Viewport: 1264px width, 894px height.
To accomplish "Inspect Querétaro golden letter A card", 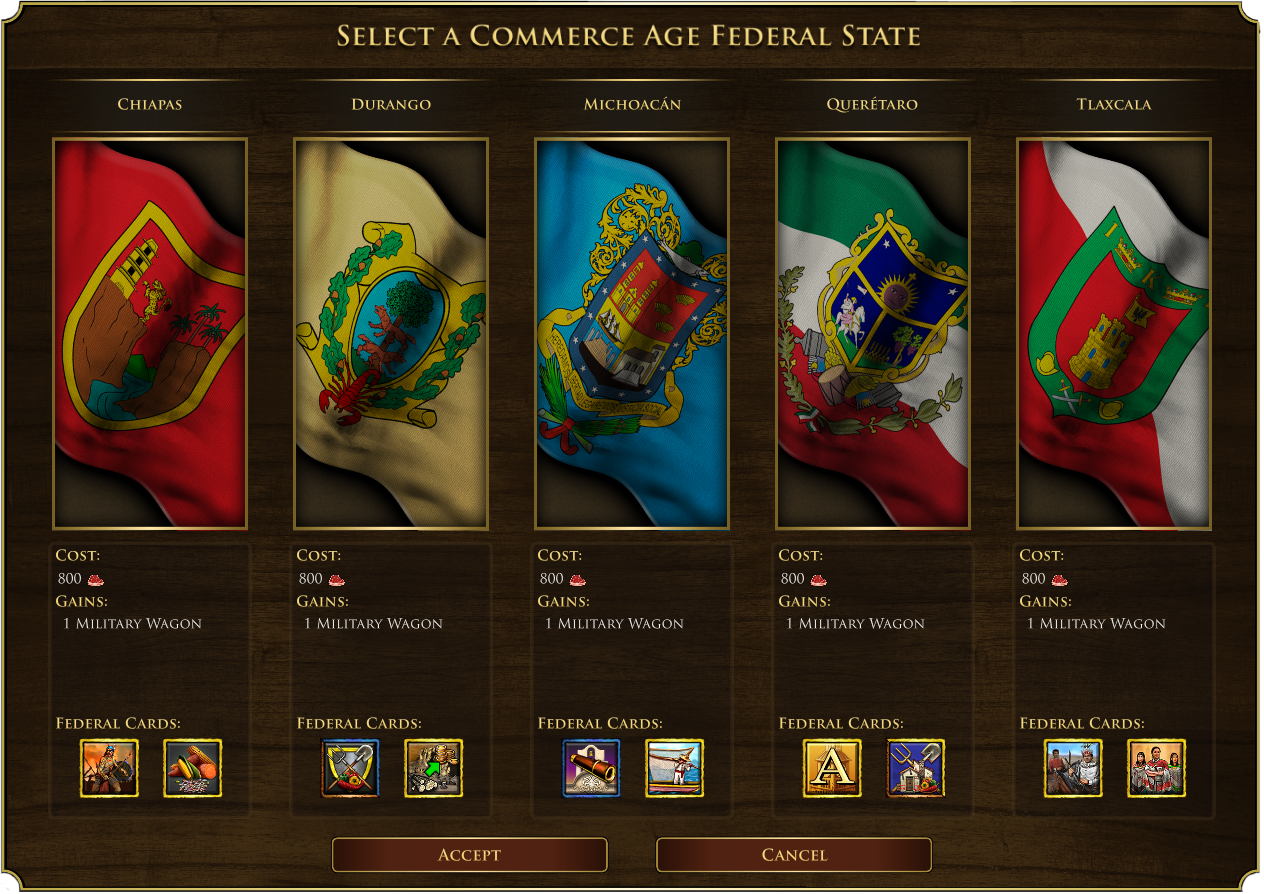I will pyautogui.click(x=832, y=768).
